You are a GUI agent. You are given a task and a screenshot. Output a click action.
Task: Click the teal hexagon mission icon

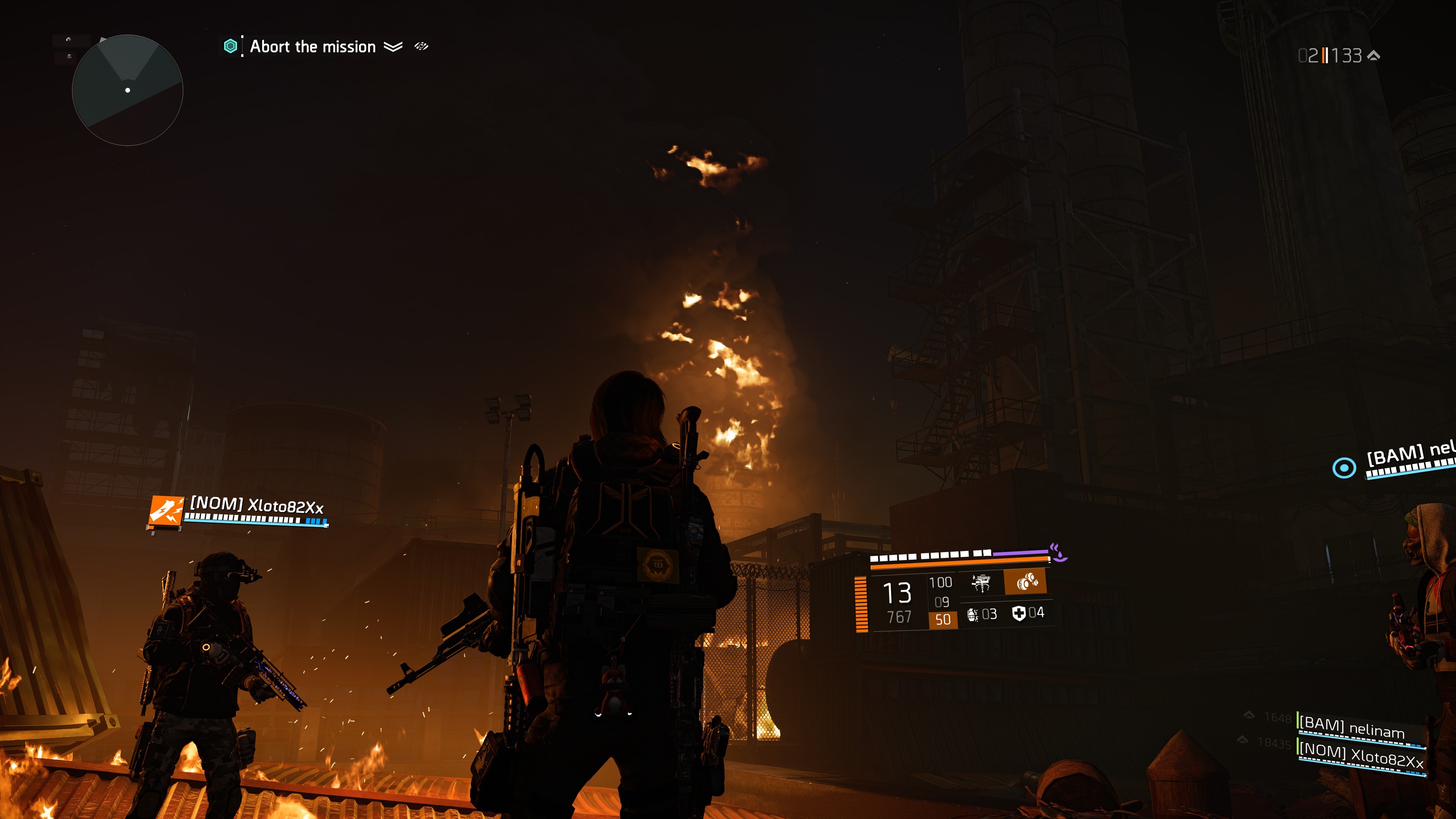tap(230, 46)
